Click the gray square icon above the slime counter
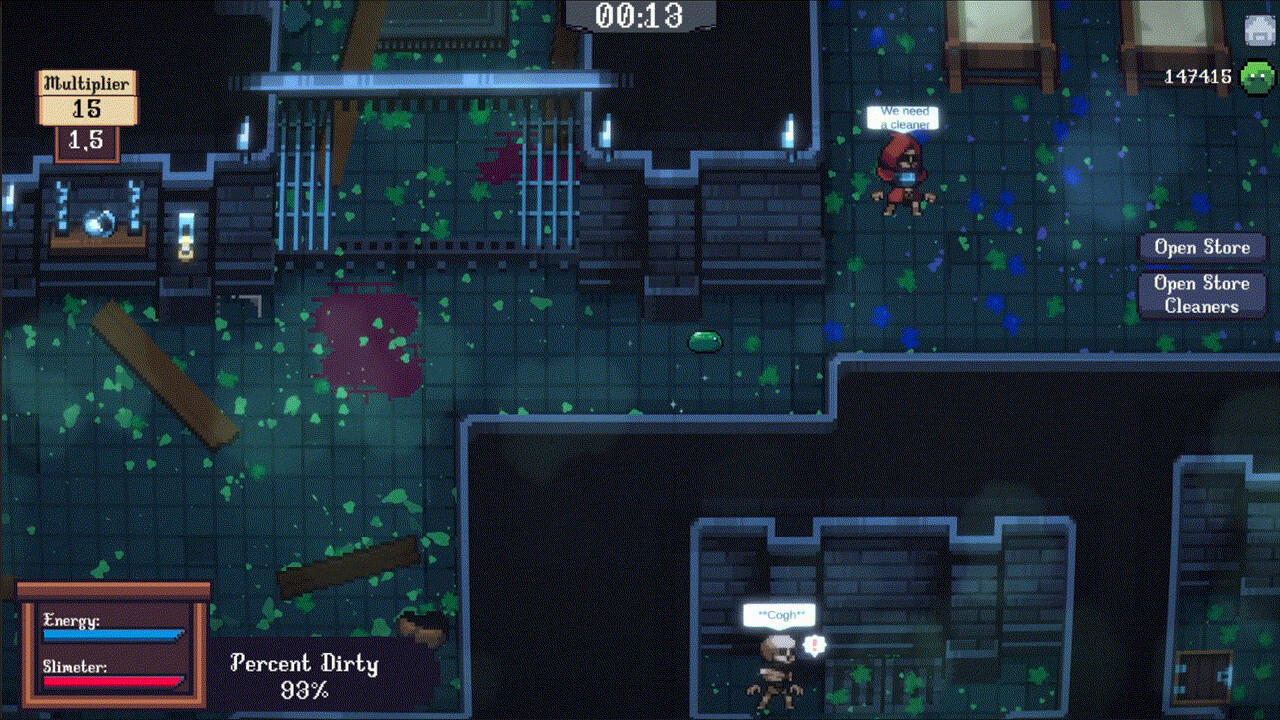Screen dimensions: 1280x720 click(1259, 30)
